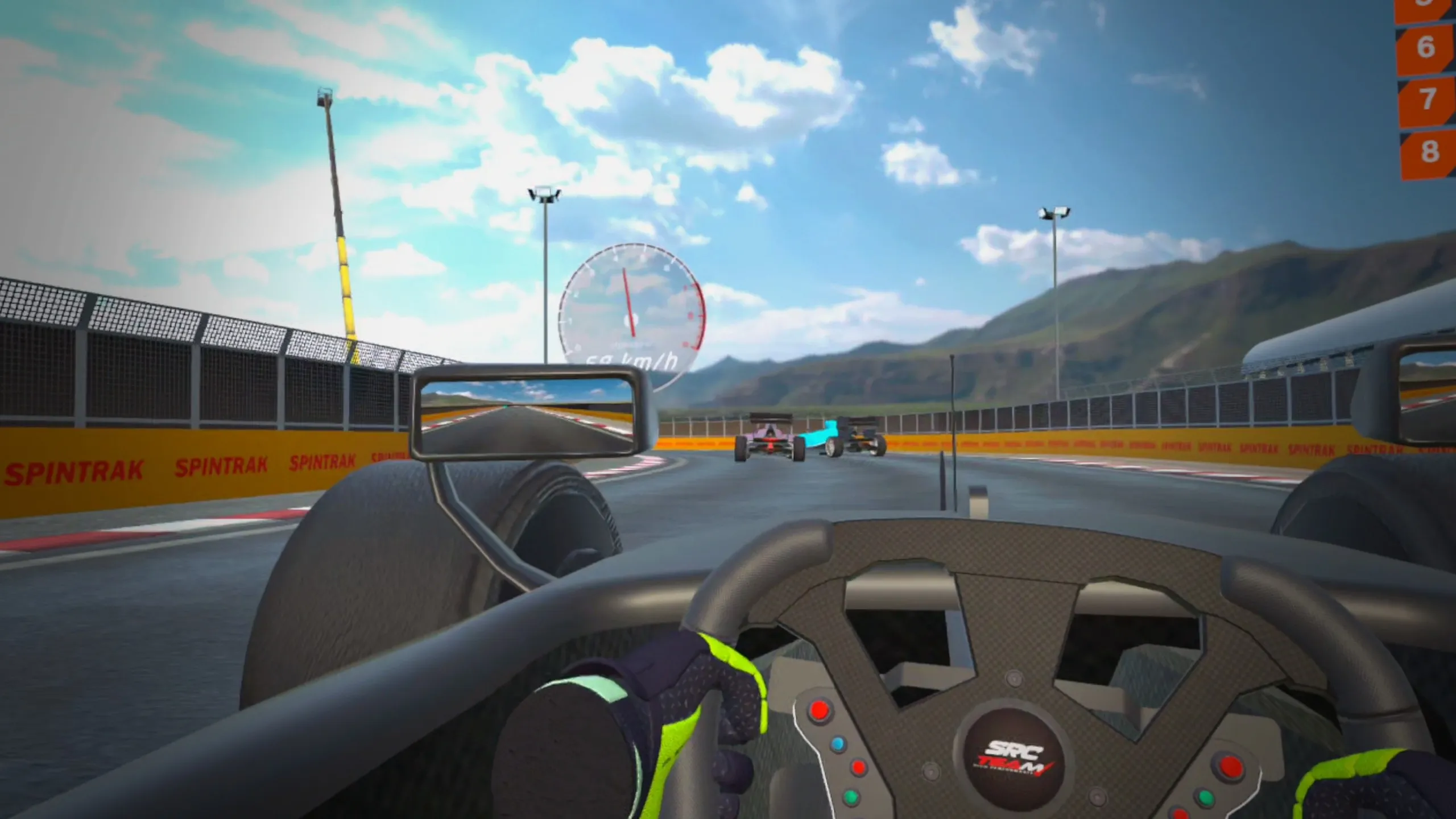The image size is (1456, 819).
Task: Click the position 7 standings tile
Action: click(x=1428, y=100)
